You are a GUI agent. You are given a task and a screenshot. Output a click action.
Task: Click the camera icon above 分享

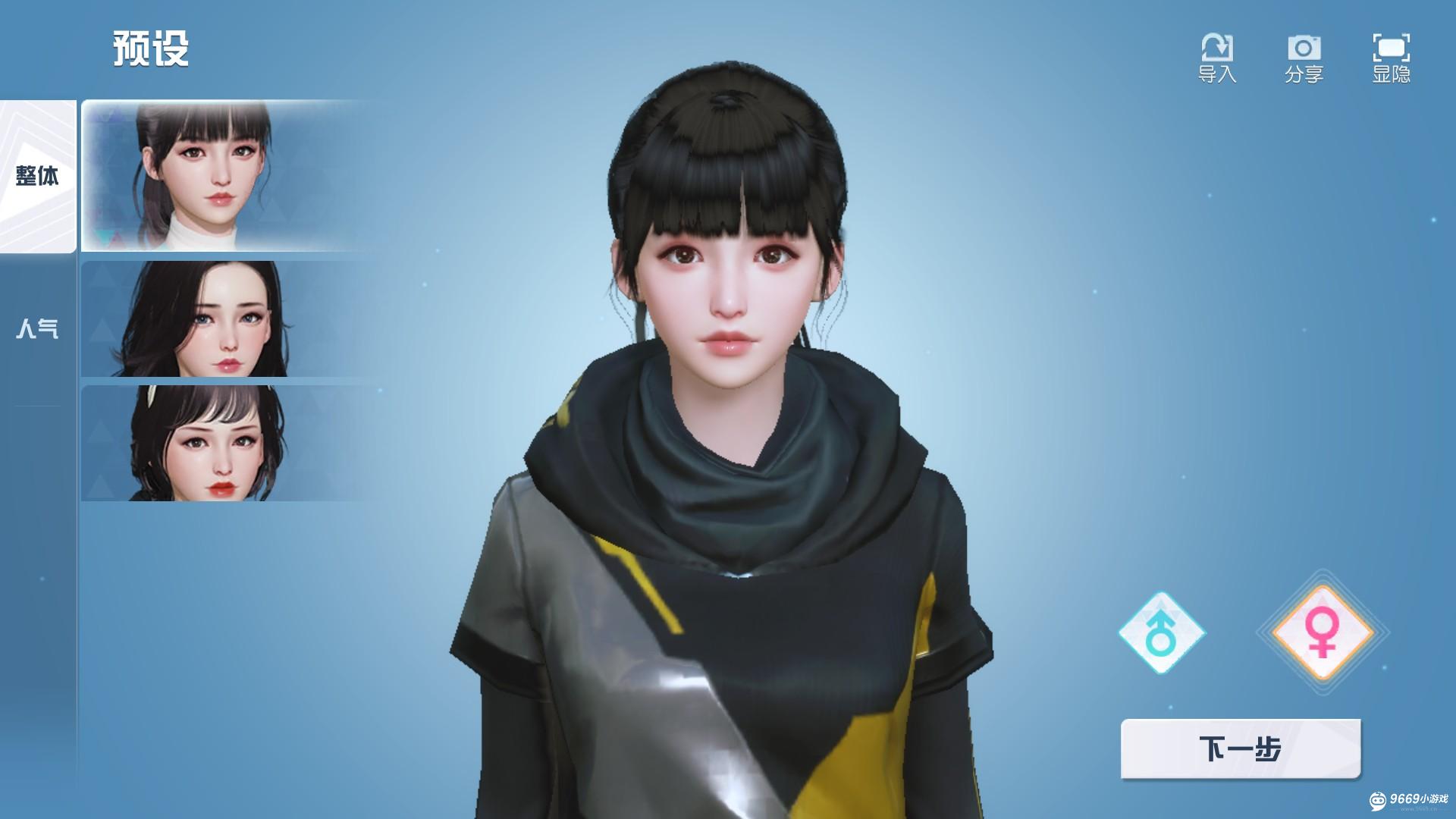[1304, 45]
